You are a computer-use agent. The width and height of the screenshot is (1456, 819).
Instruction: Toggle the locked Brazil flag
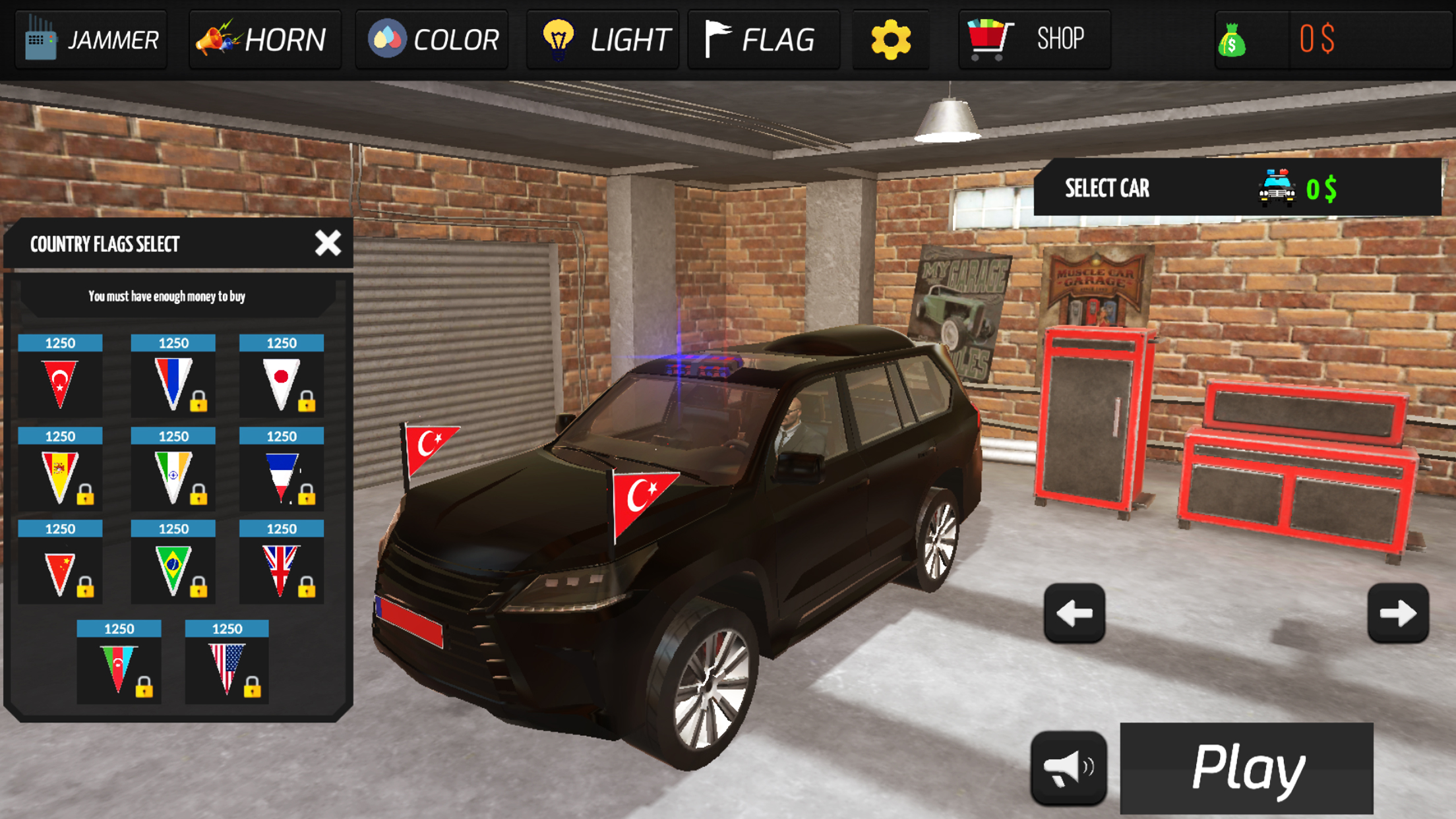(173, 569)
